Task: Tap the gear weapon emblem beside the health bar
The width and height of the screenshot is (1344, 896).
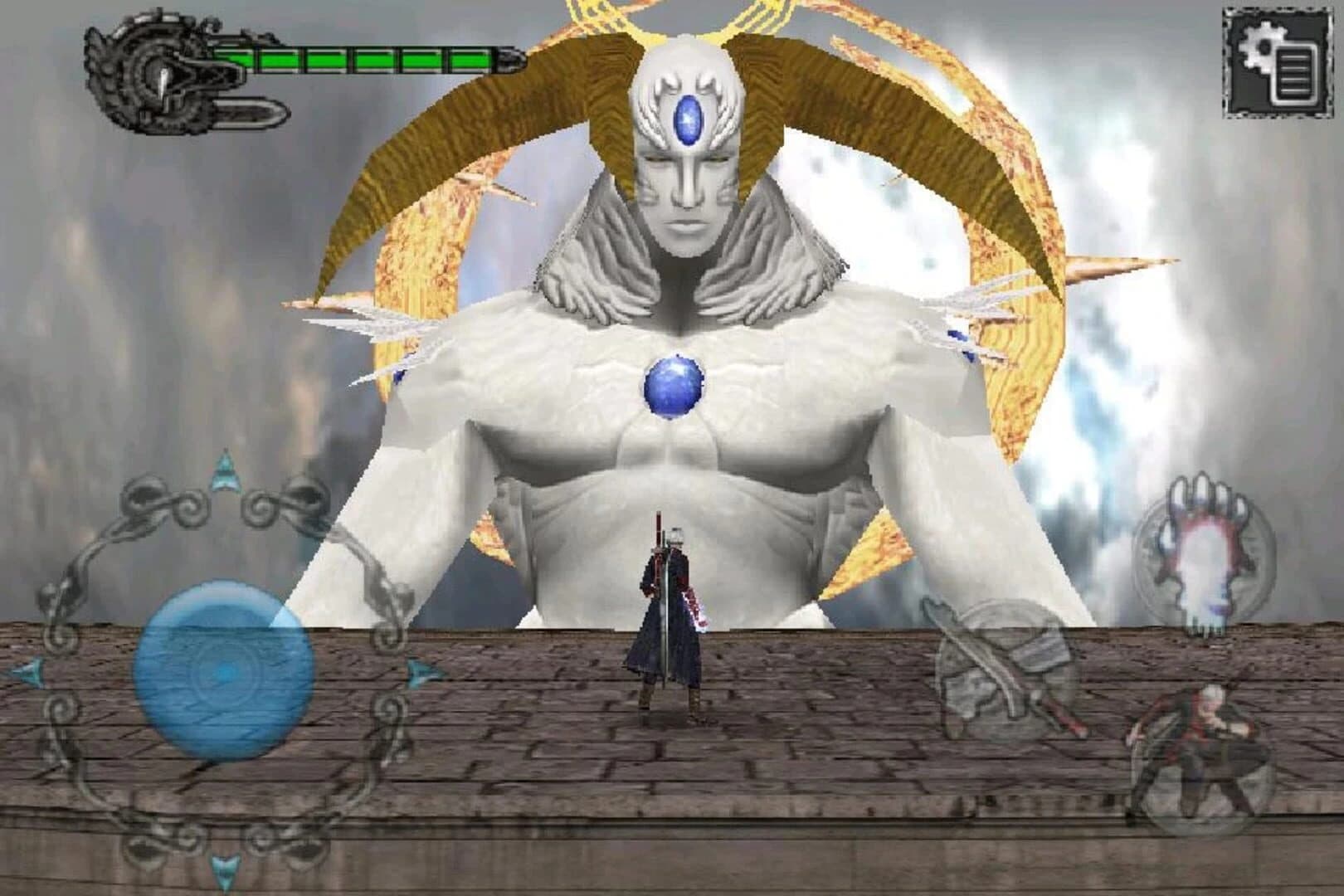Action: pyautogui.click(x=153, y=75)
